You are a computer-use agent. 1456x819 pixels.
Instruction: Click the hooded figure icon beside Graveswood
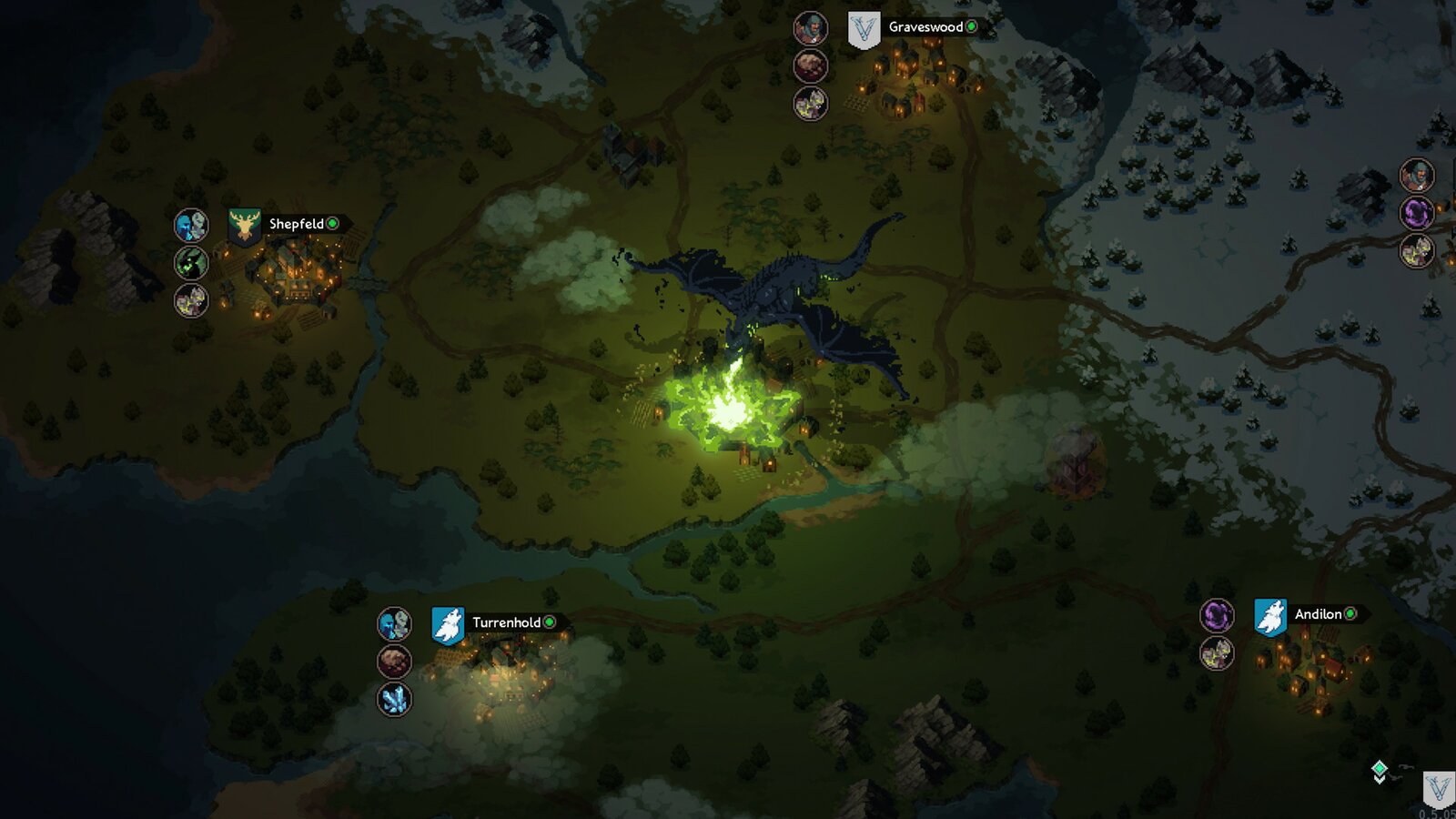(810, 29)
